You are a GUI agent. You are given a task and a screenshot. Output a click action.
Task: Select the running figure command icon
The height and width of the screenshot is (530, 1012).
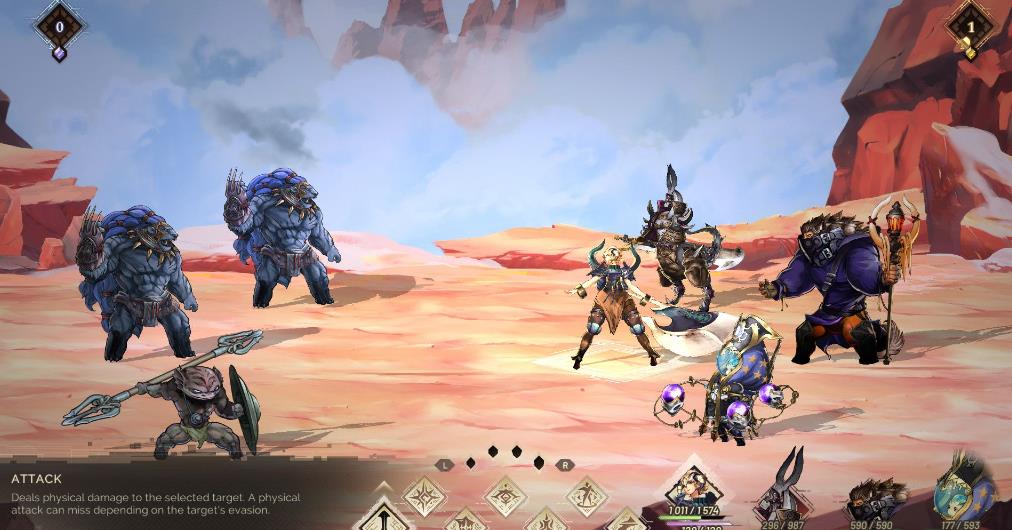point(587,495)
